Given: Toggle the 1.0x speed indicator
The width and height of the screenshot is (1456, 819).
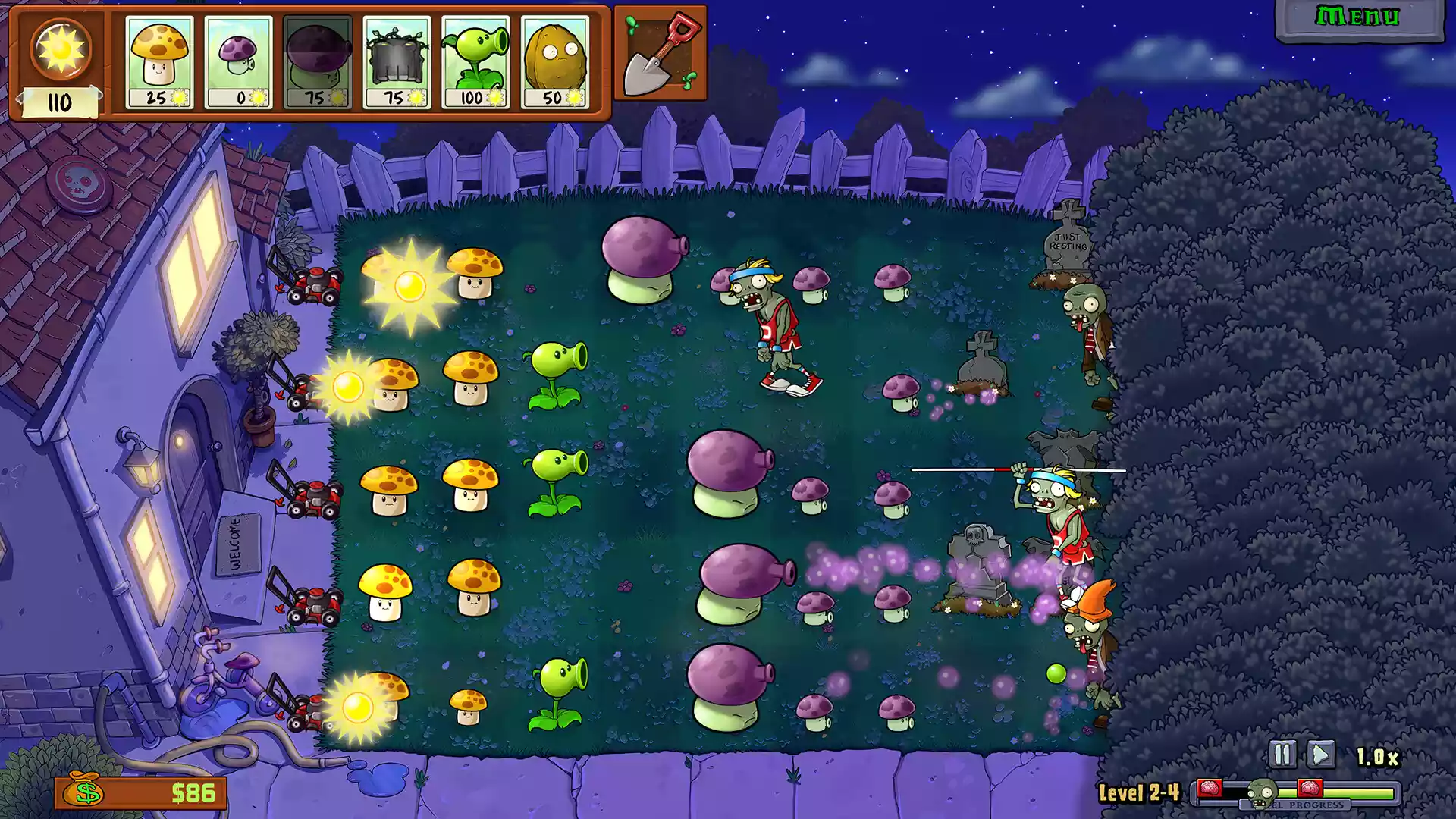Looking at the screenshot, I should [x=1376, y=755].
